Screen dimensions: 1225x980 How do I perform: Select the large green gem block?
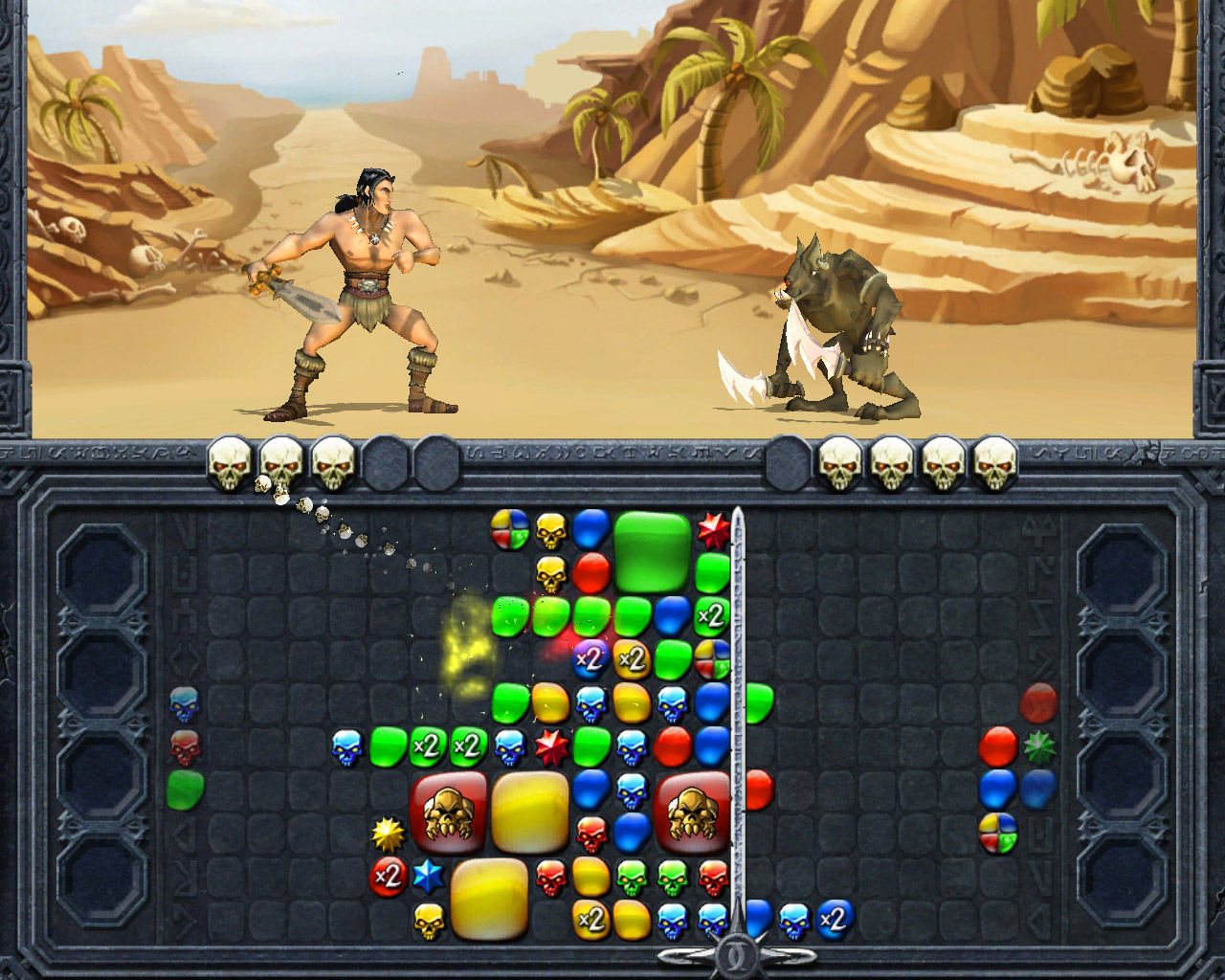(652, 549)
